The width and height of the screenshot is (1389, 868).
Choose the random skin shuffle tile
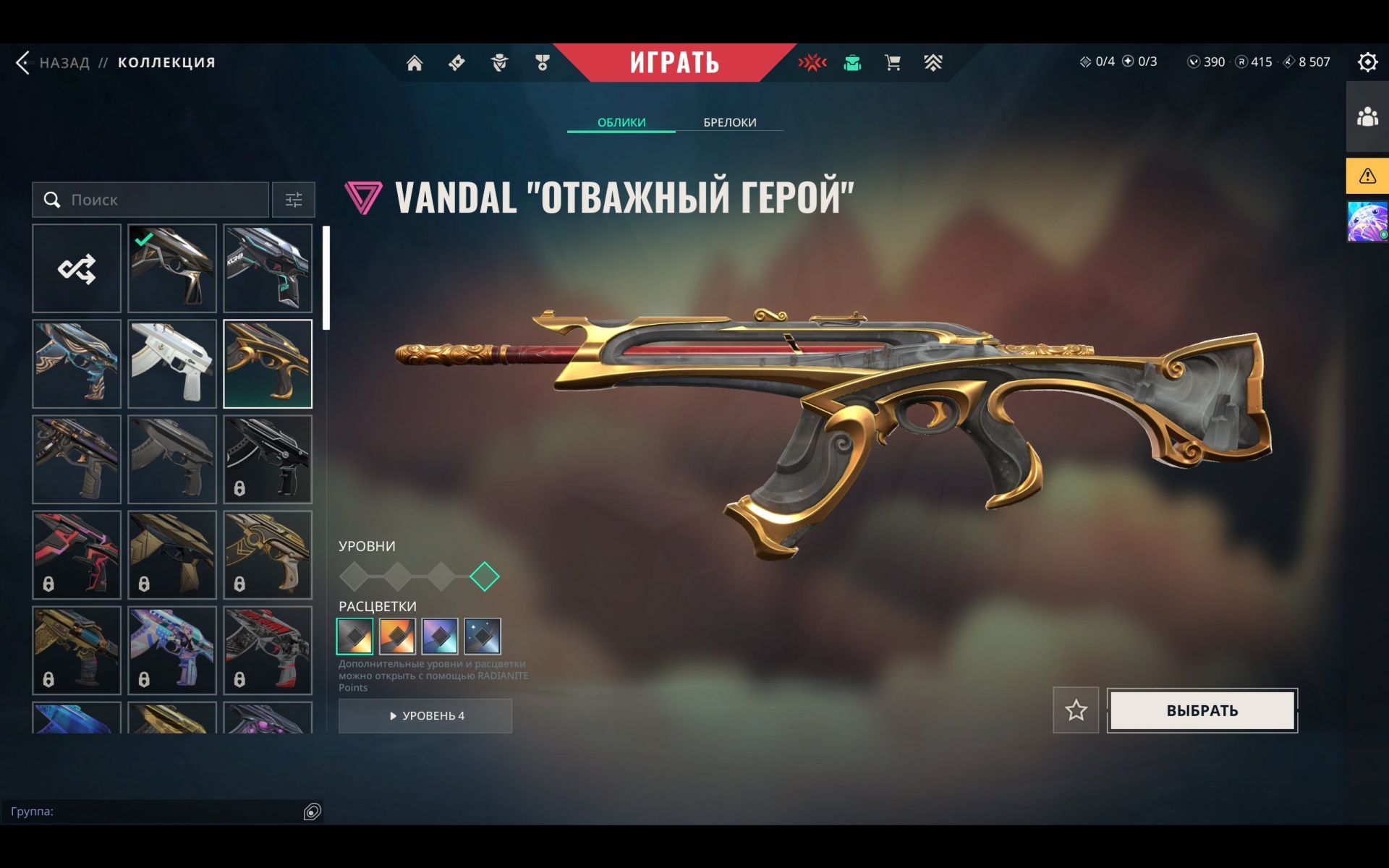tap(77, 268)
